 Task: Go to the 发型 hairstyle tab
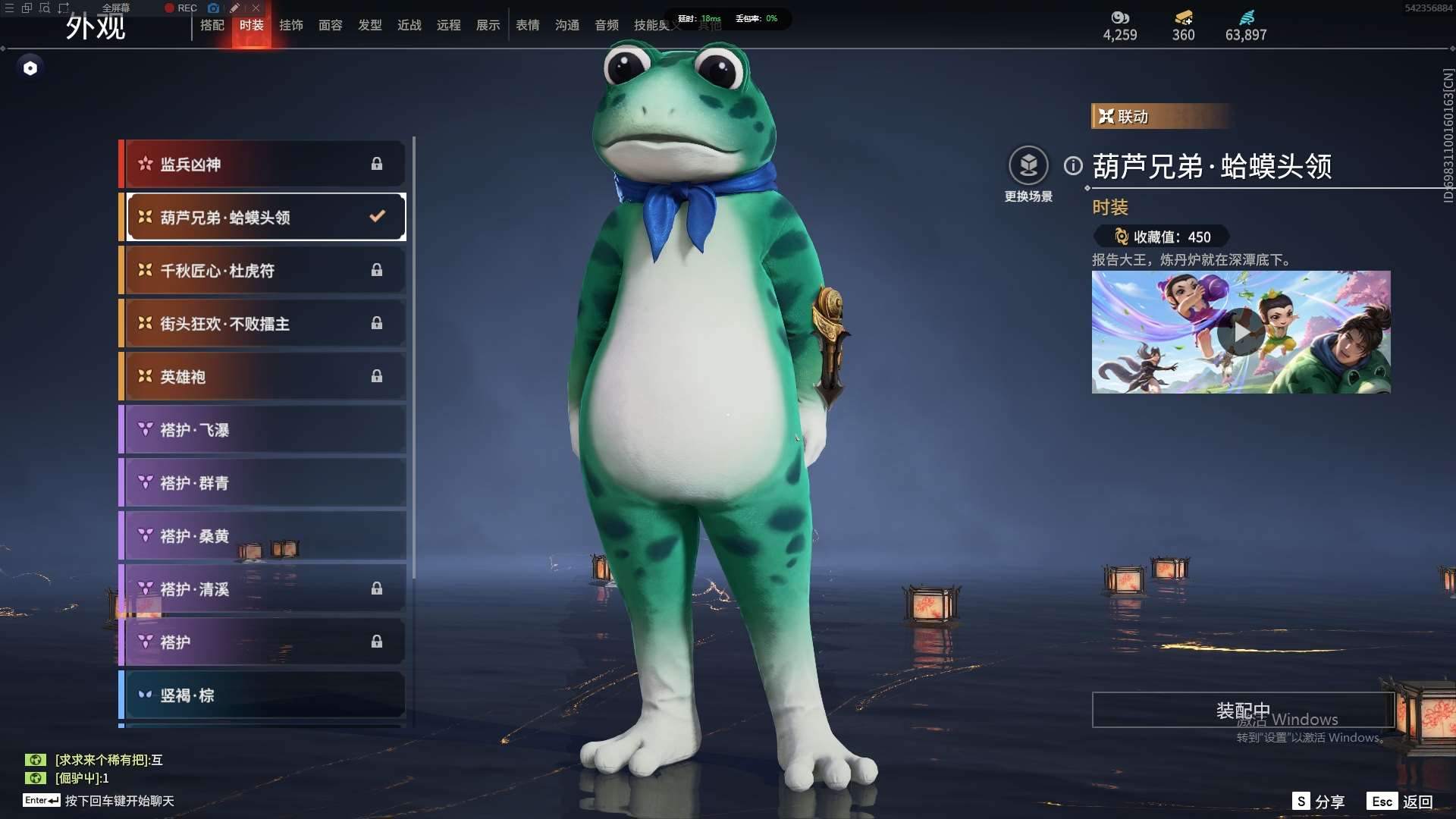tap(370, 26)
